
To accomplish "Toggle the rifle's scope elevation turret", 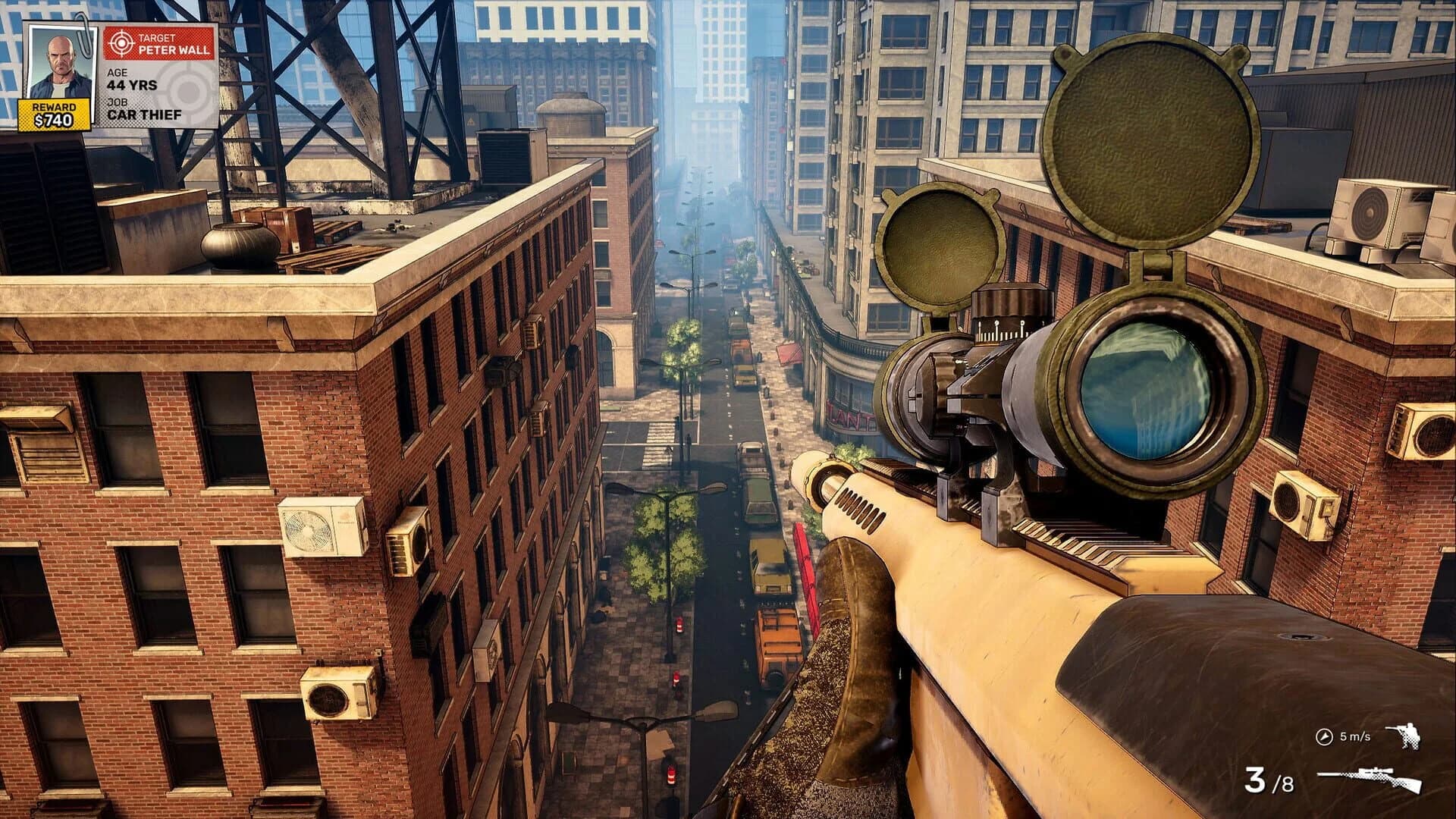I will click(x=1009, y=303).
